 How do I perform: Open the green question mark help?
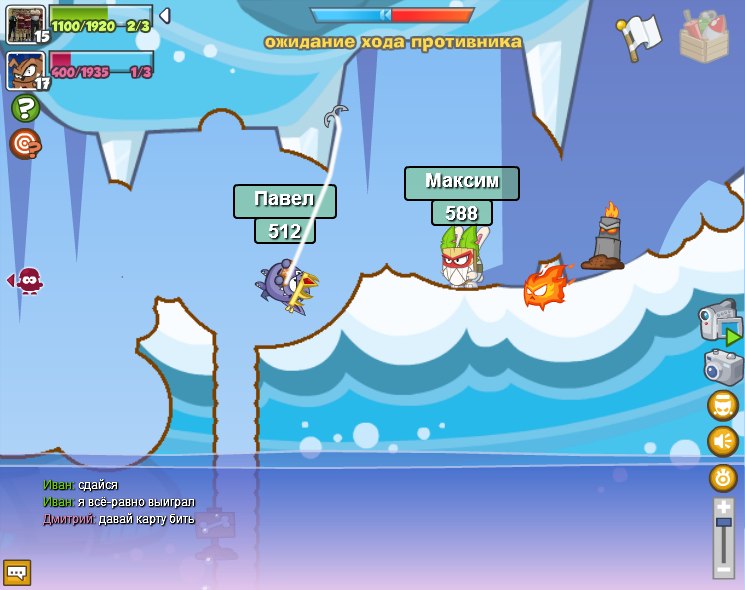(25, 108)
